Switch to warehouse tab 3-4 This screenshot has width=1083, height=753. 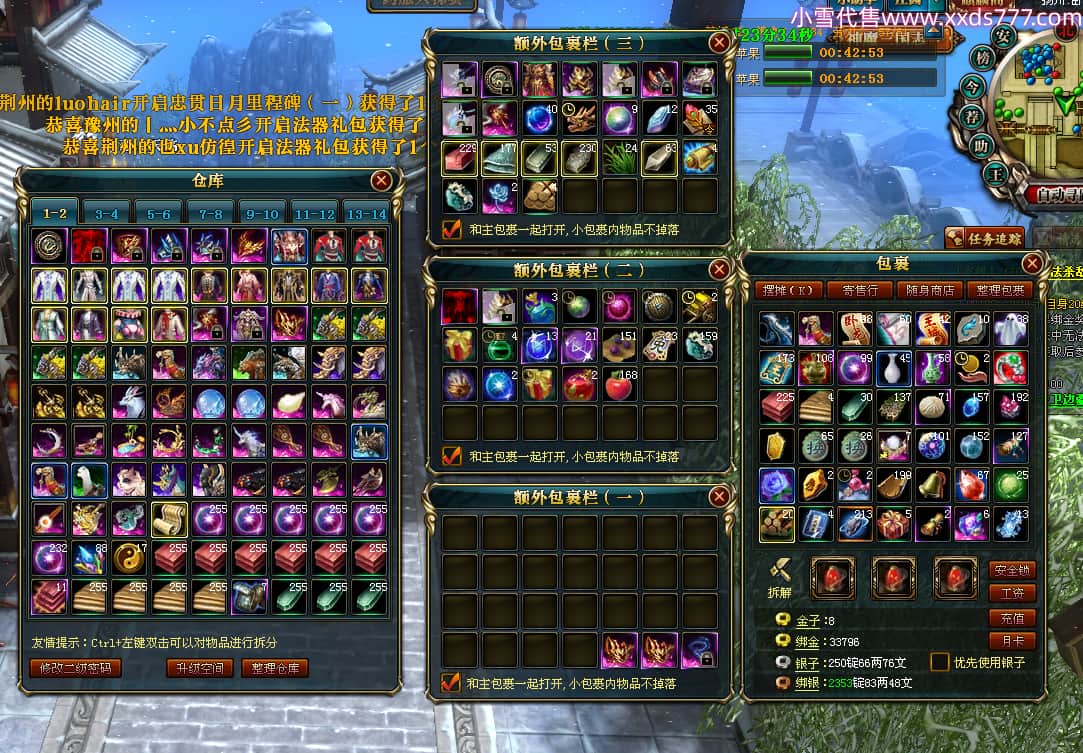point(107,213)
